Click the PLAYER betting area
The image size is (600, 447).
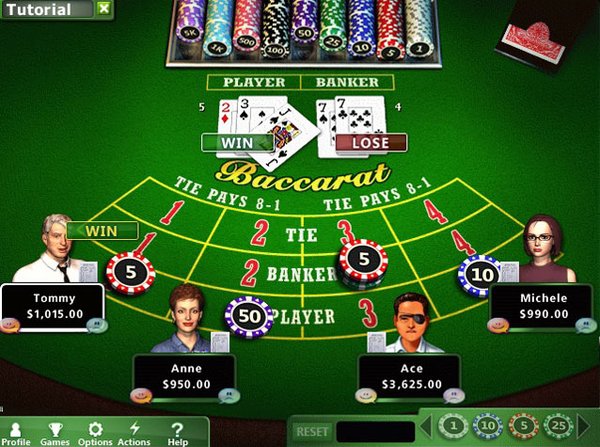coord(310,315)
